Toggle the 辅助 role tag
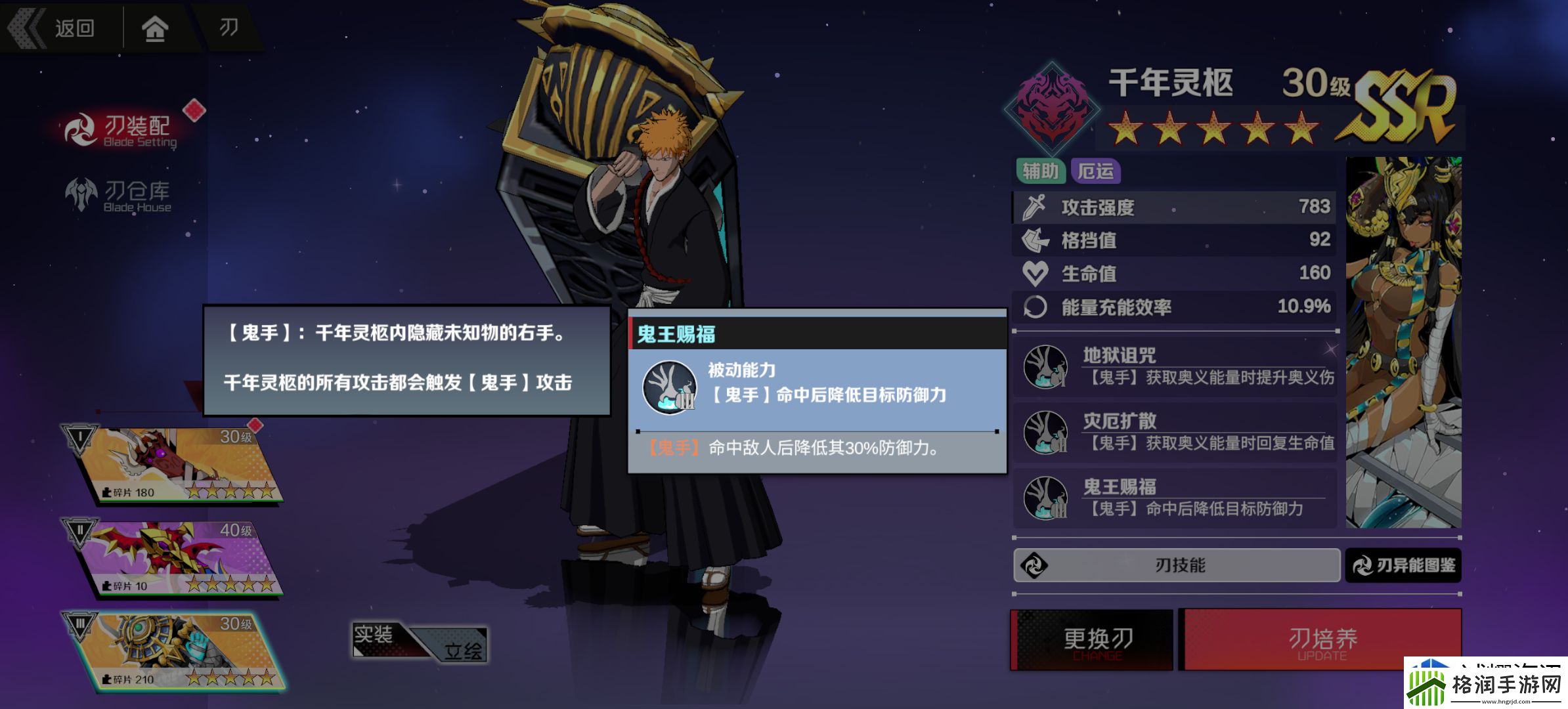 (x=1042, y=171)
